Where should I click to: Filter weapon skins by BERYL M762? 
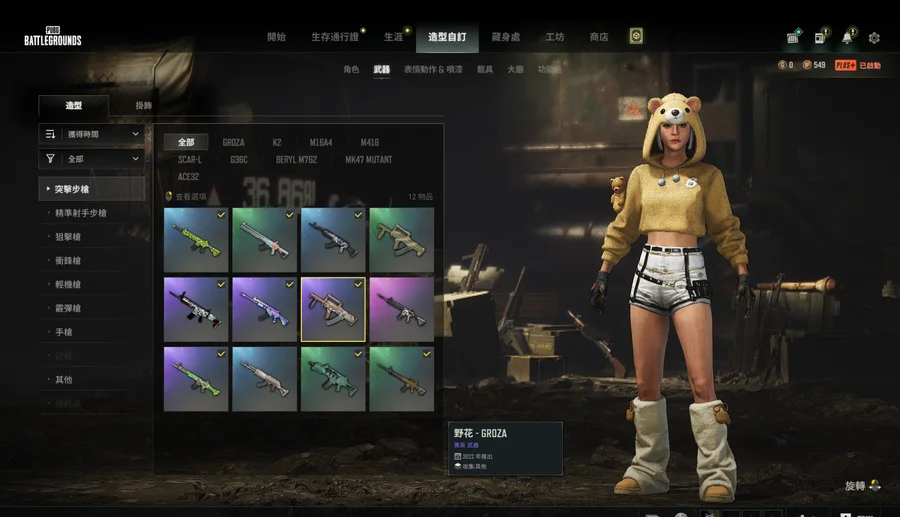click(x=297, y=160)
